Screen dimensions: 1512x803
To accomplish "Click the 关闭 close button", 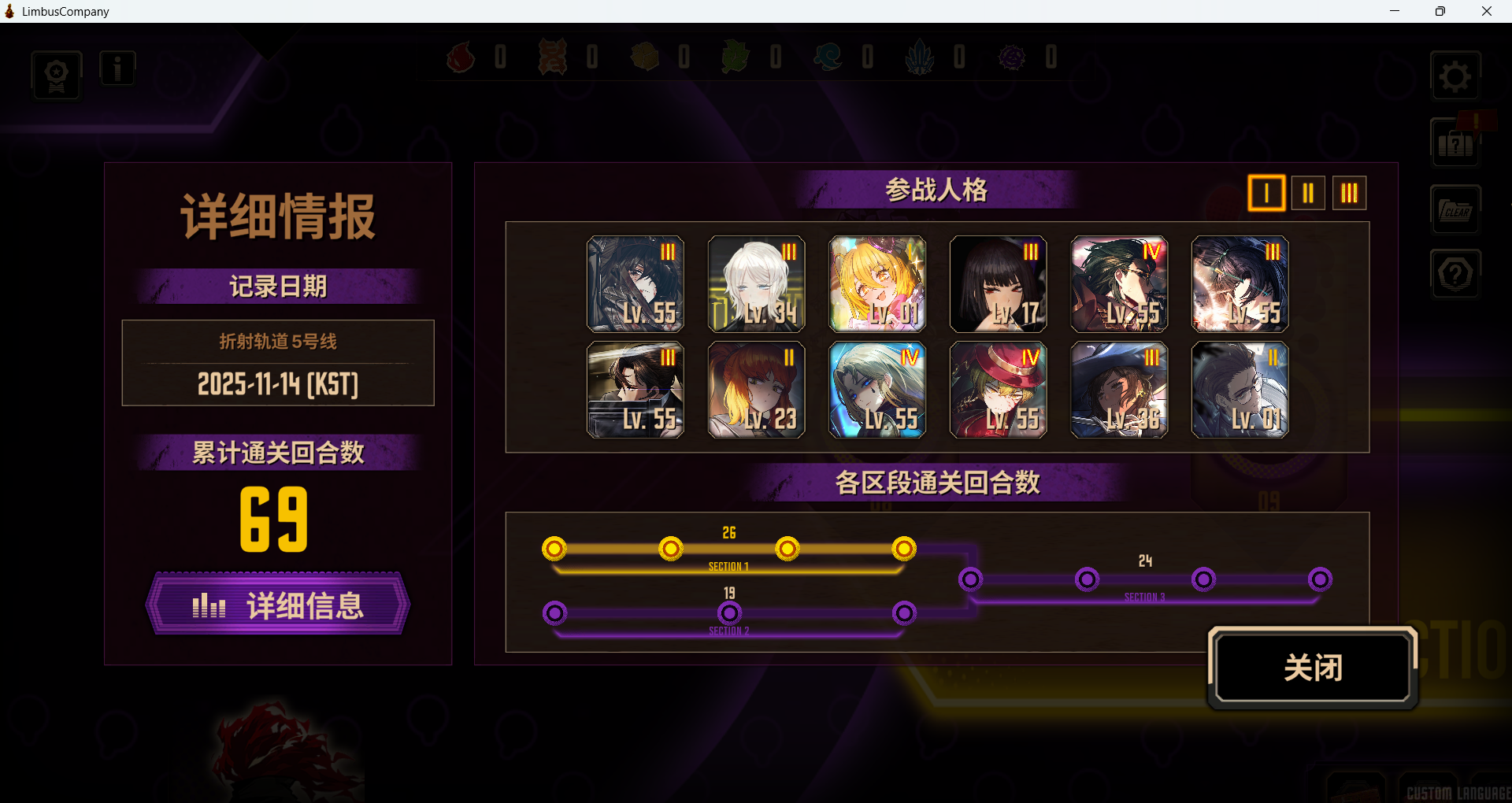I will click(1312, 668).
